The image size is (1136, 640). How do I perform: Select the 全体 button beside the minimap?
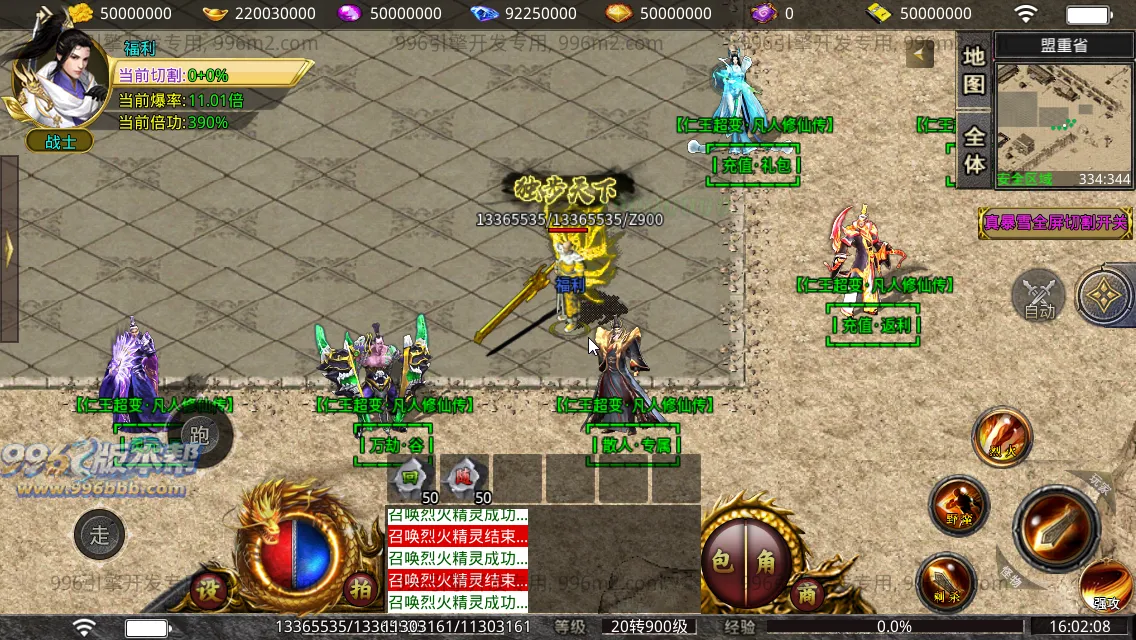pyautogui.click(x=974, y=150)
